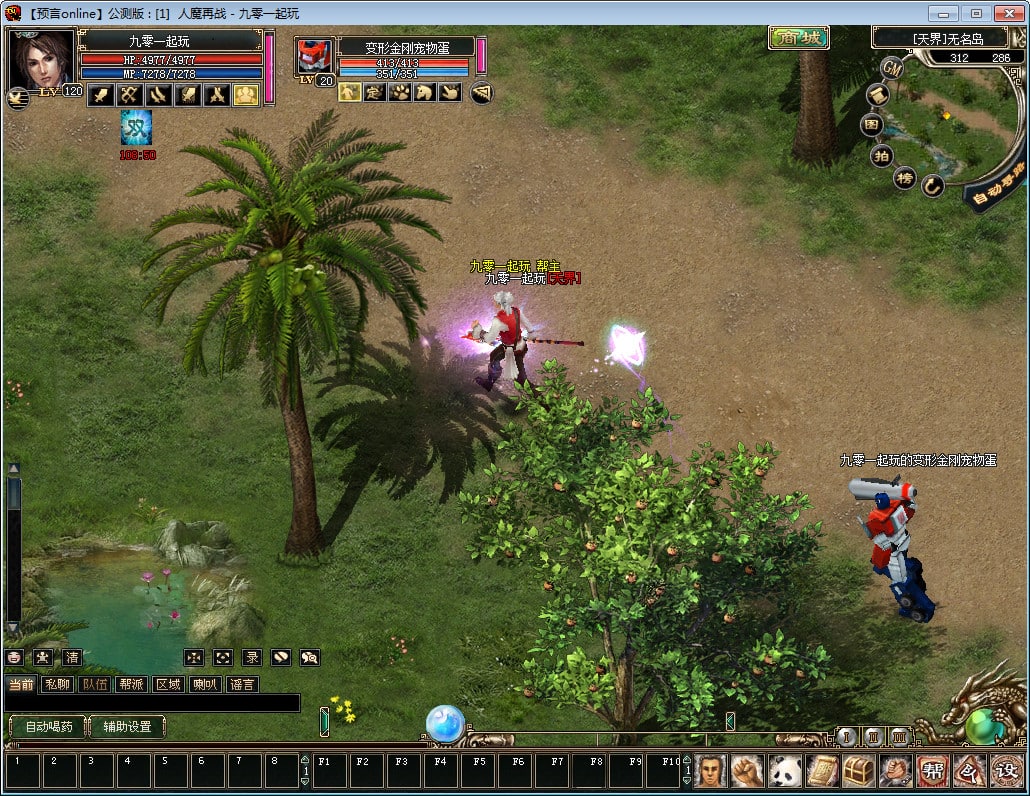Minimize the game window
1030x796 pixels.
[944, 13]
